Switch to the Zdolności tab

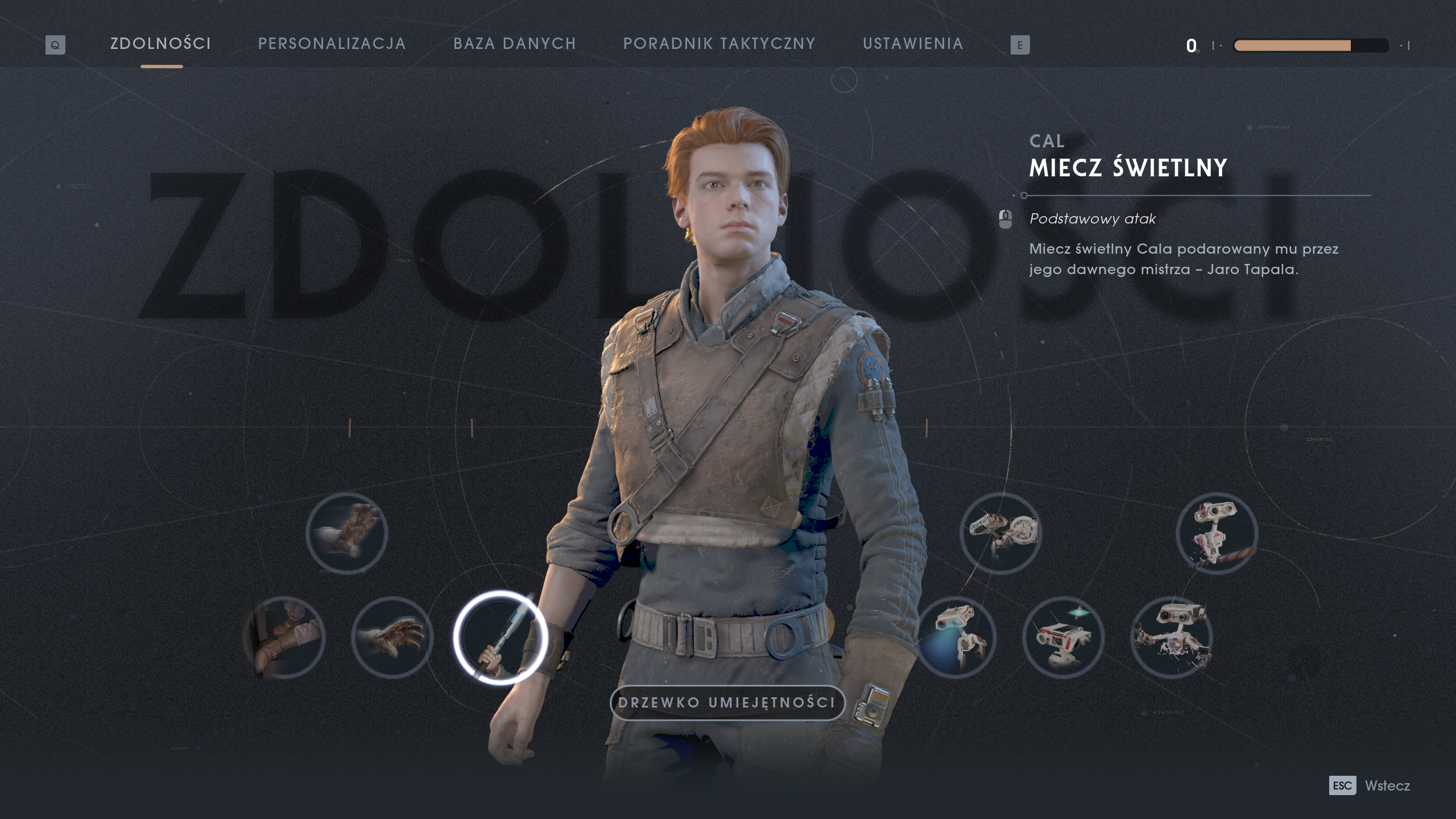(x=161, y=44)
